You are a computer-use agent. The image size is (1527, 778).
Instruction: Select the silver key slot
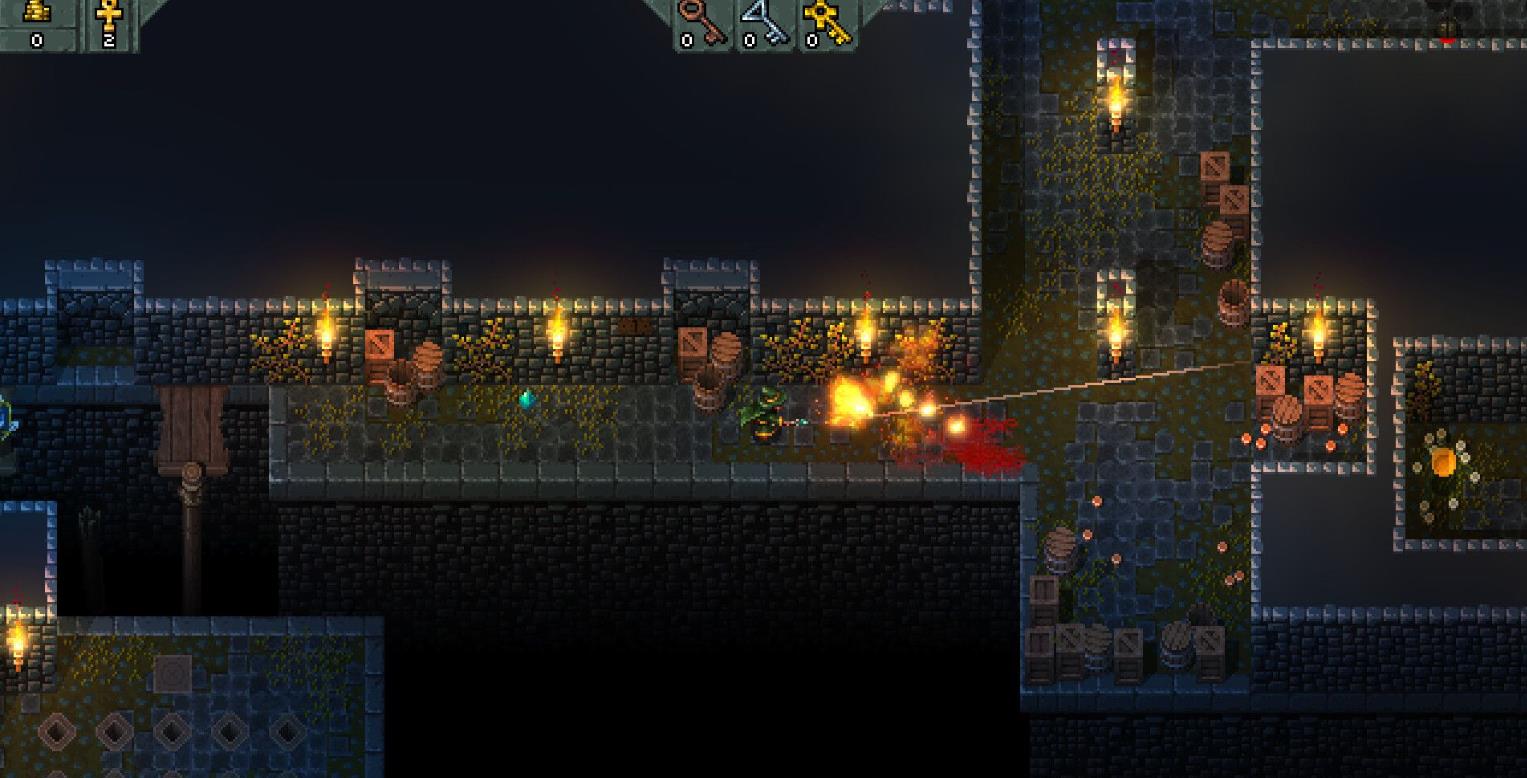coord(763,20)
